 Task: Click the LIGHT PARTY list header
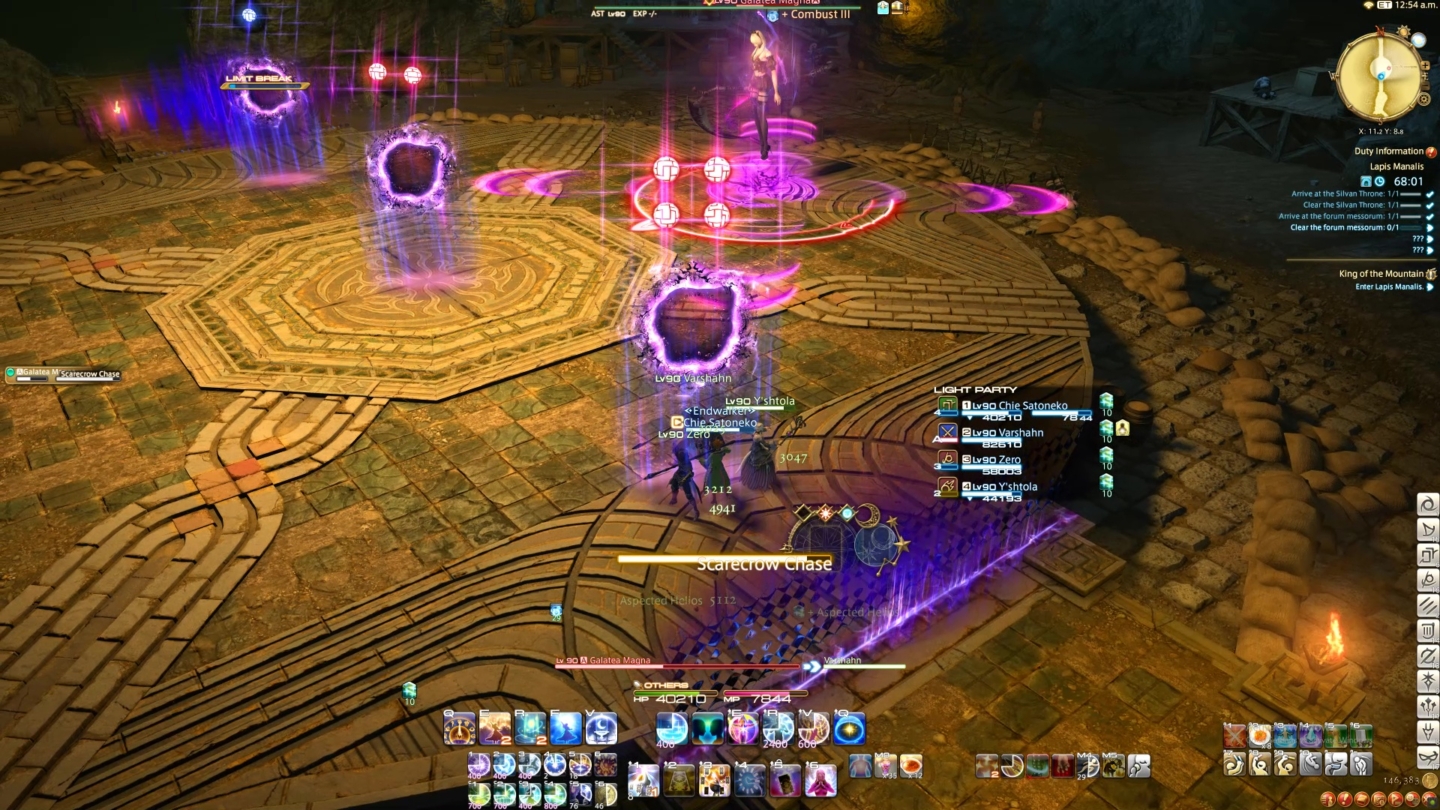coord(975,390)
